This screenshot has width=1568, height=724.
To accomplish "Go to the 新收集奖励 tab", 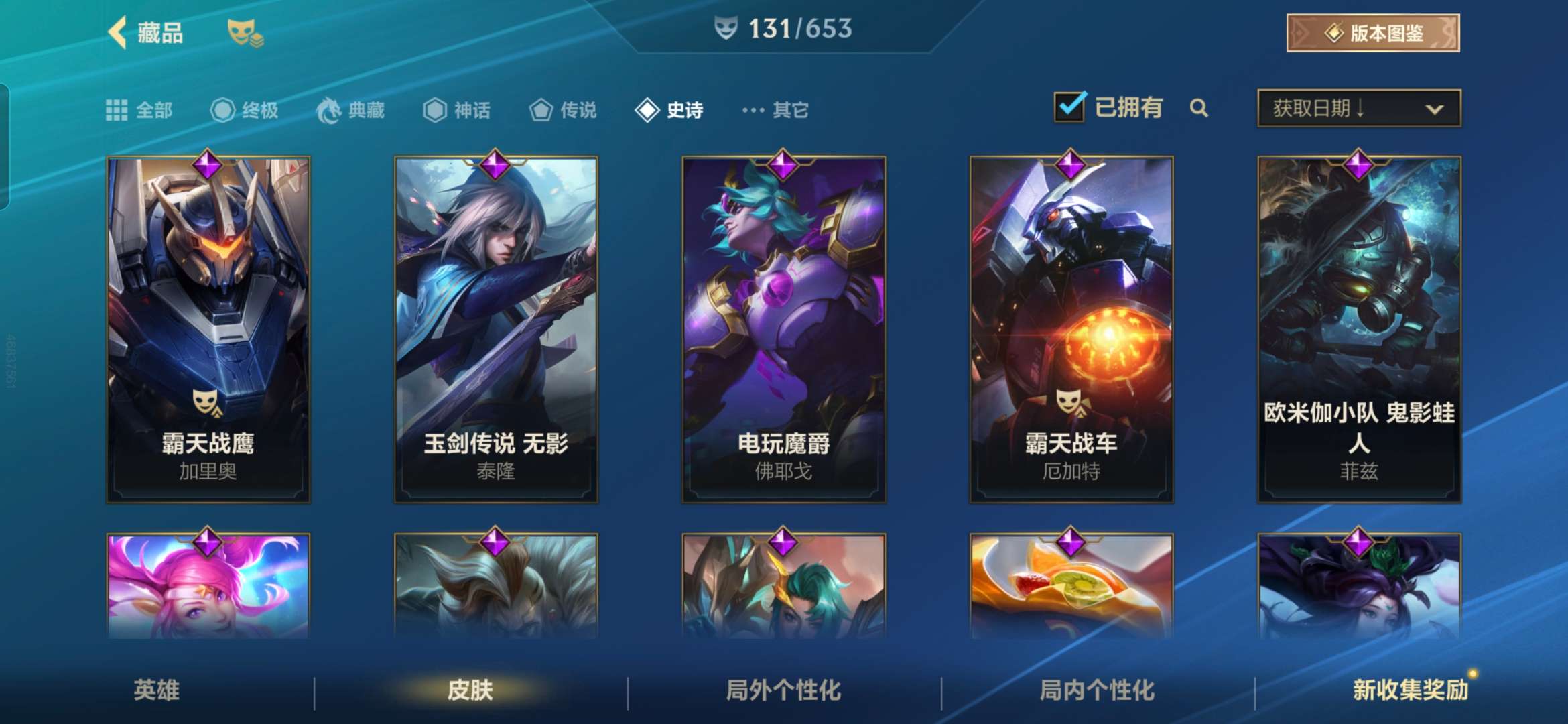I will point(1410,690).
